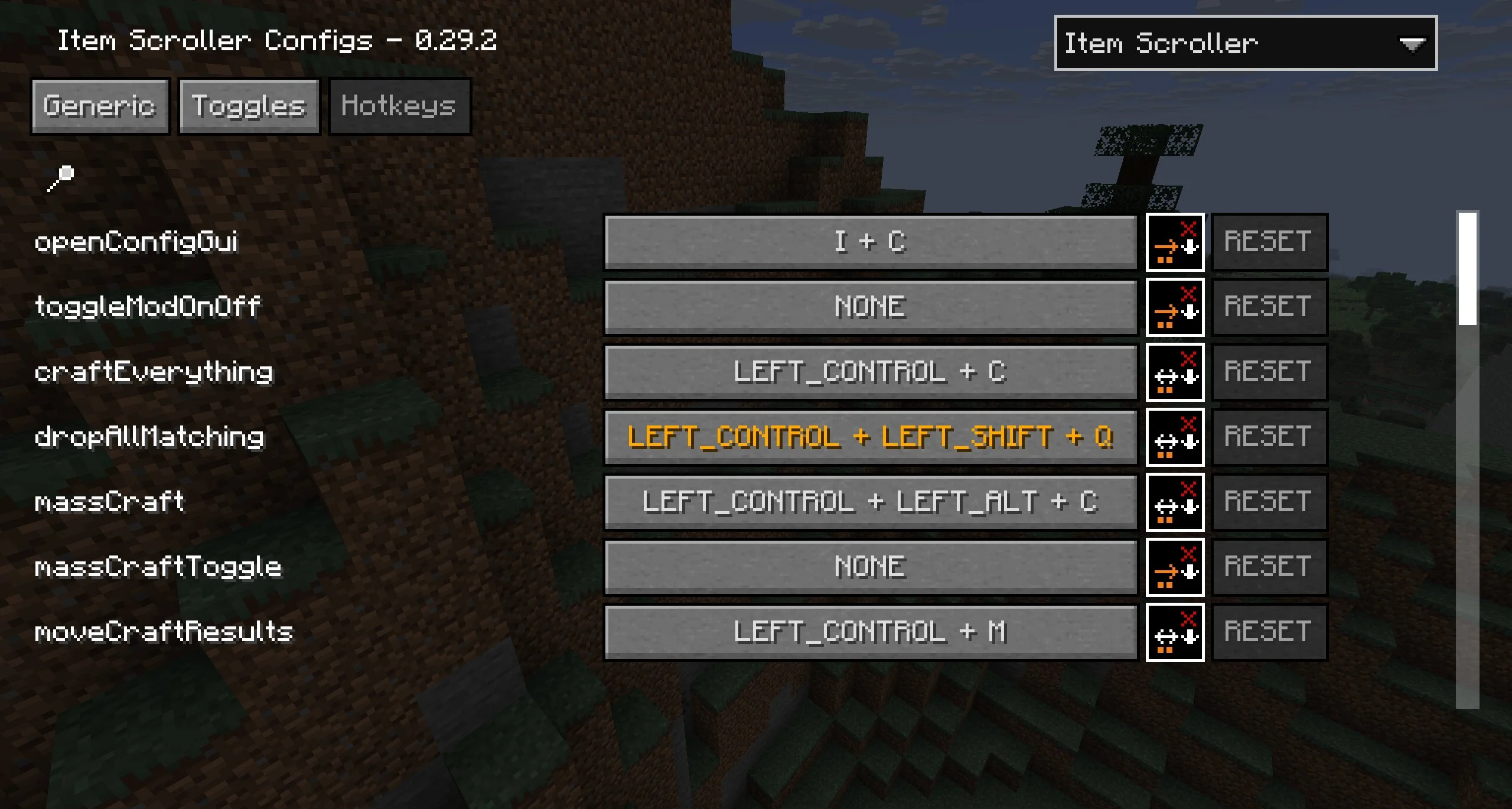Select the Hotkeys tab
Image resolution: width=1512 pixels, height=809 pixels.
pyautogui.click(x=399, y=106)
